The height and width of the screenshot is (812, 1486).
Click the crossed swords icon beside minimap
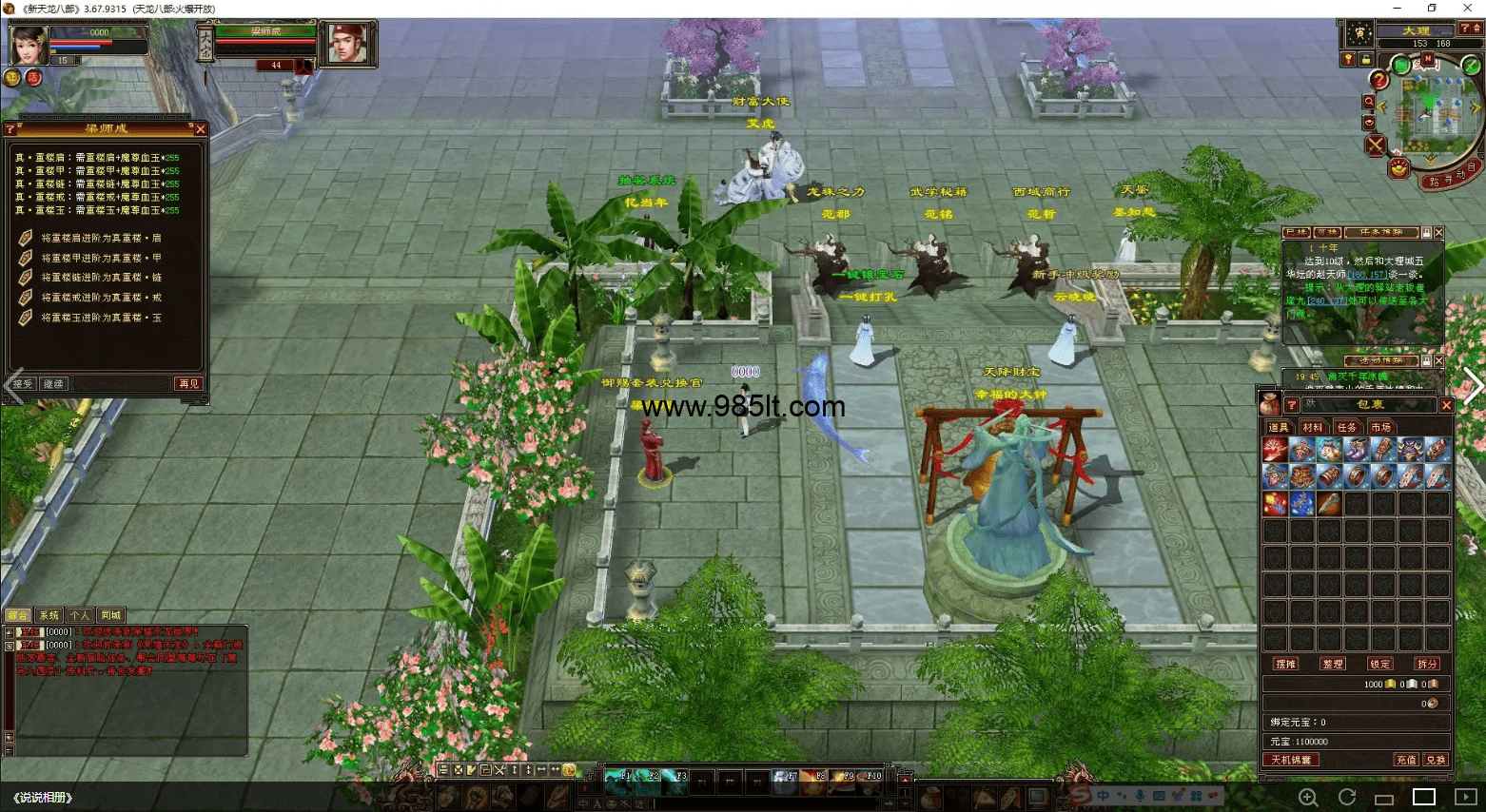1376,145
